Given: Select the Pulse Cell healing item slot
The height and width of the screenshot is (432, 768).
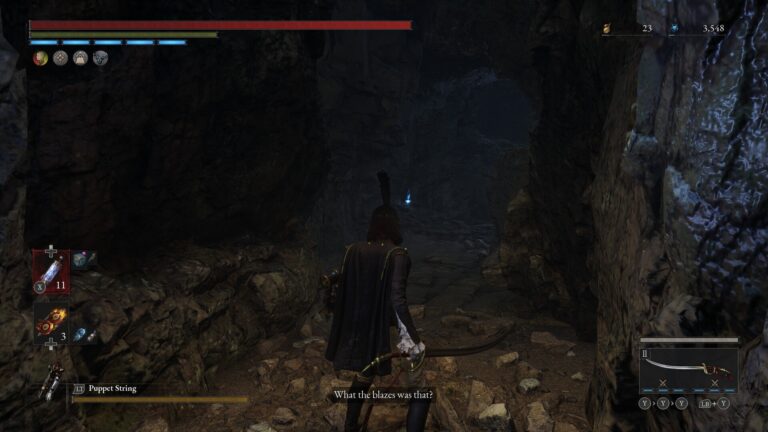Looking at the screenshot, I should tap(51, 270).
